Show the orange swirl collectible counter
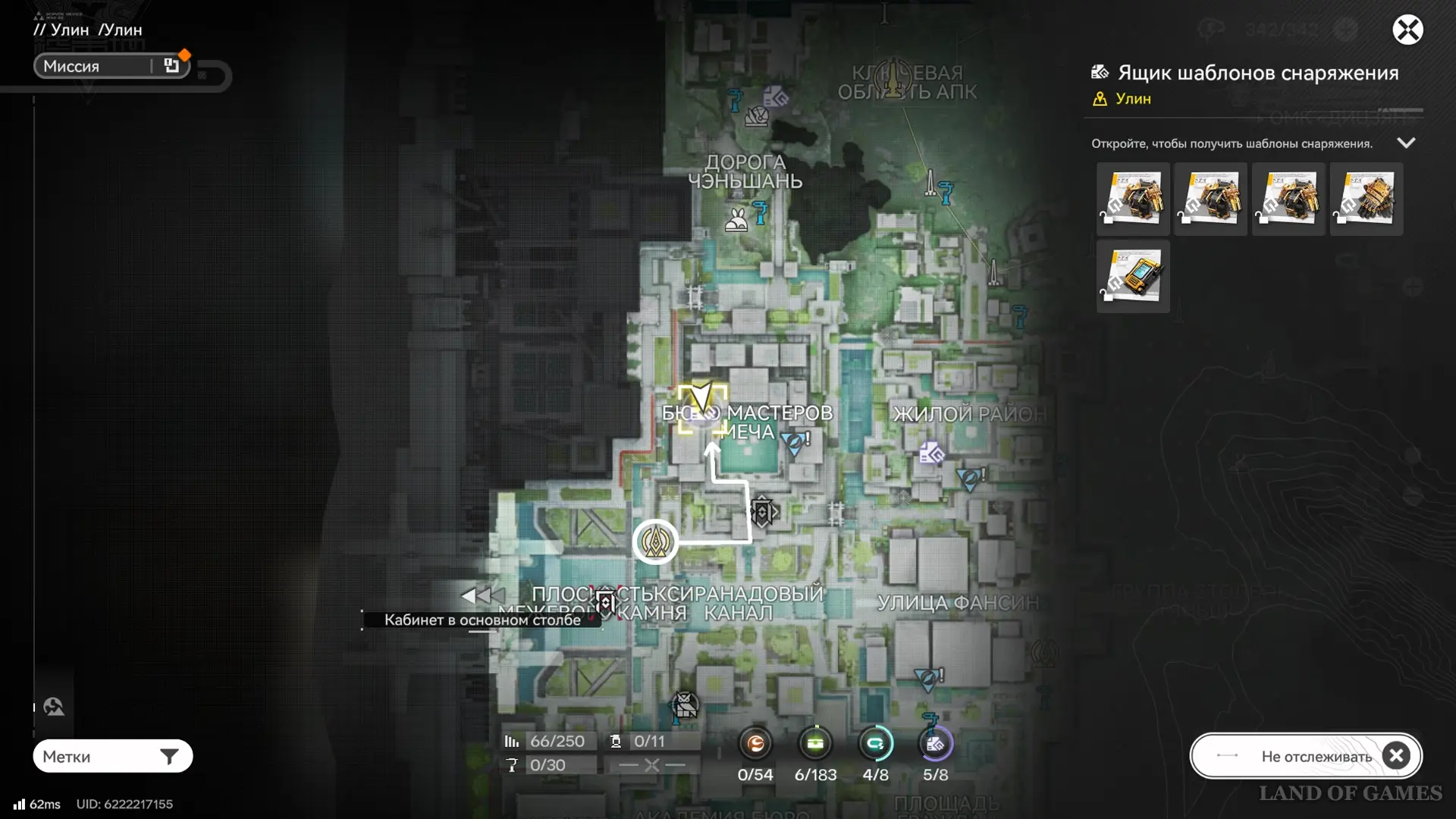This screenshot has height=819, width=1456. coord(755,745)
